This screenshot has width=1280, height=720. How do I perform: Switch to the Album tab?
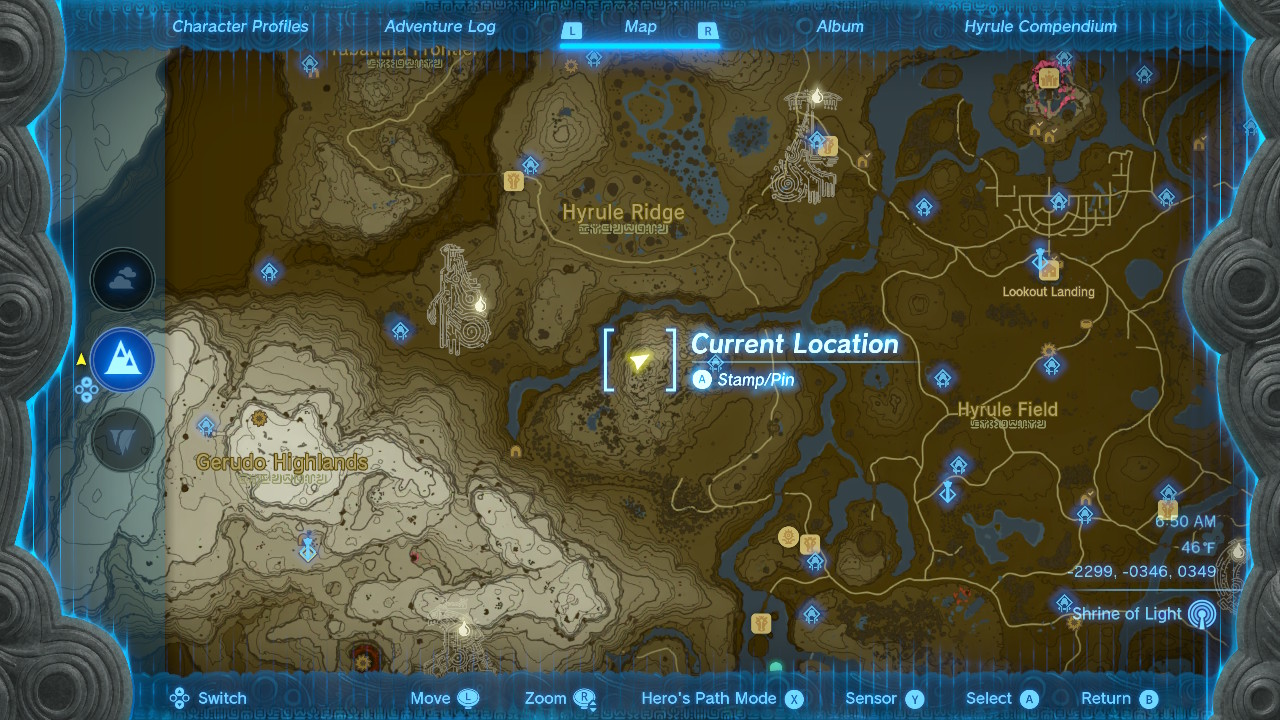(839, 26)
